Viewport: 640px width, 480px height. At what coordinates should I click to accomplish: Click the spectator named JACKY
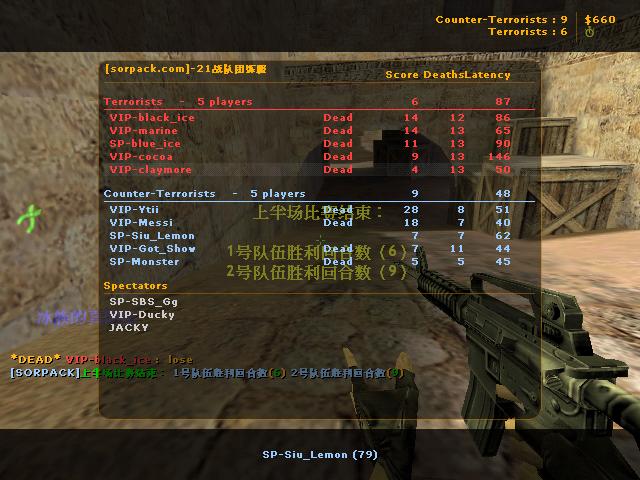[x=129, y=328]
